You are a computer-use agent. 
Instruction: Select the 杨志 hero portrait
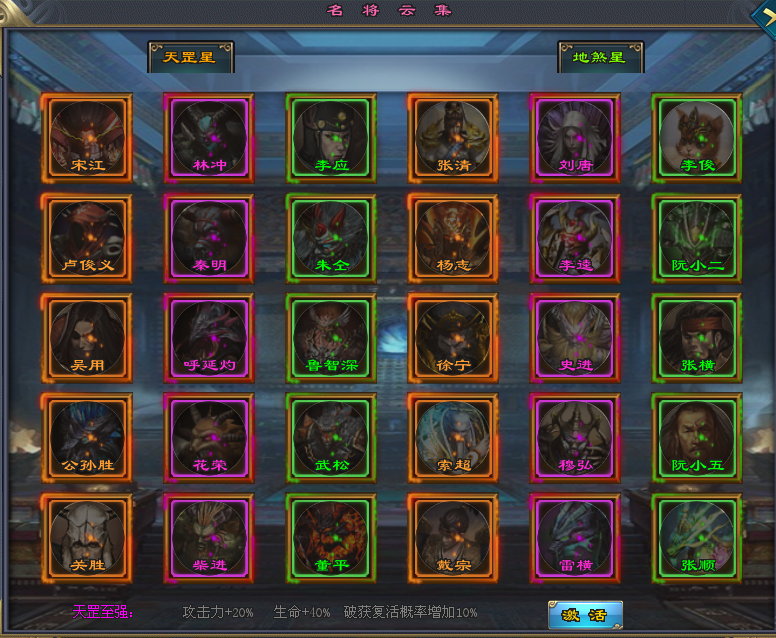[453, 238]
